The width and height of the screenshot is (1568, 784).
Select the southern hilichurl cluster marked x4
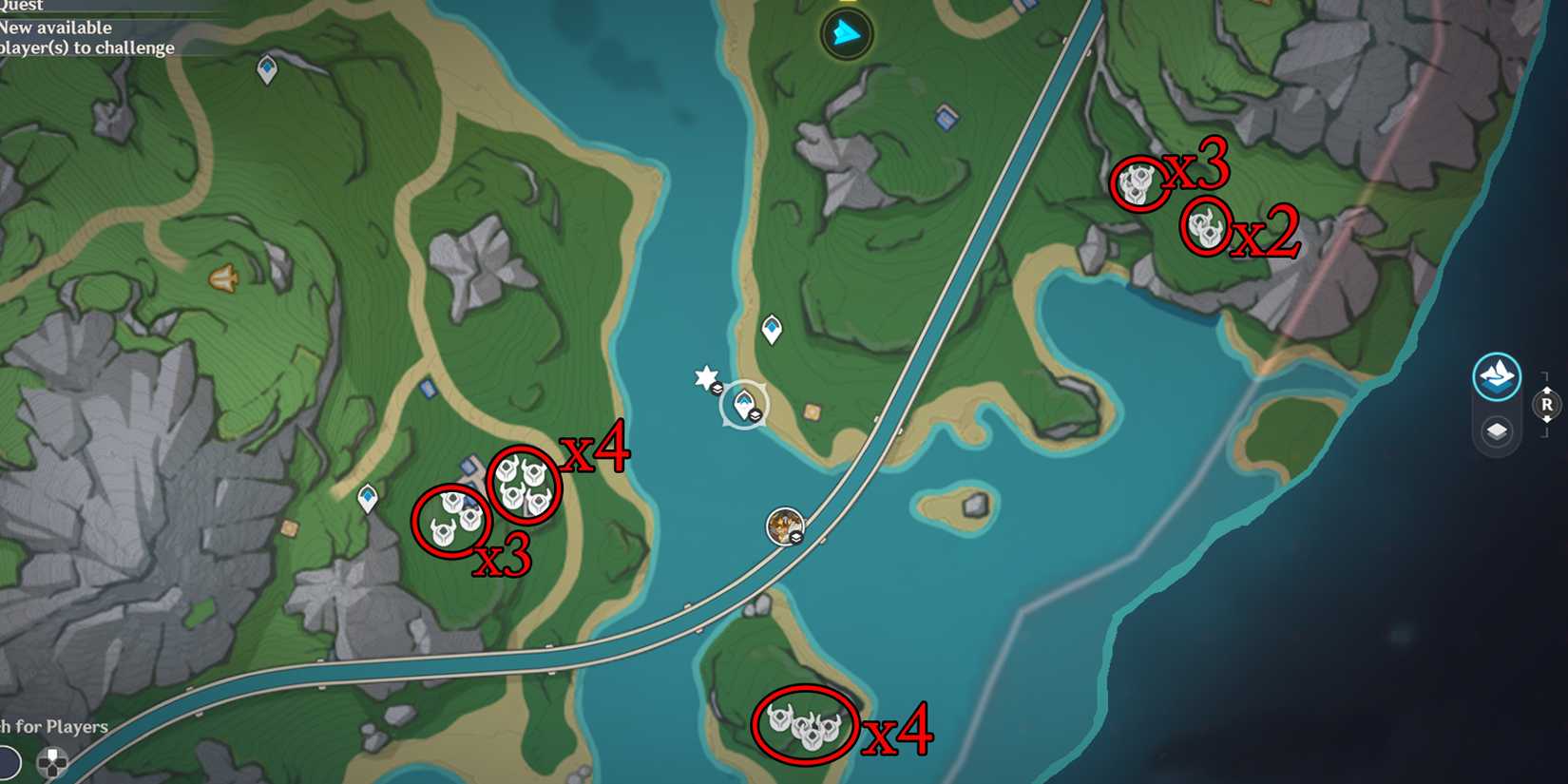click(803, 728)
